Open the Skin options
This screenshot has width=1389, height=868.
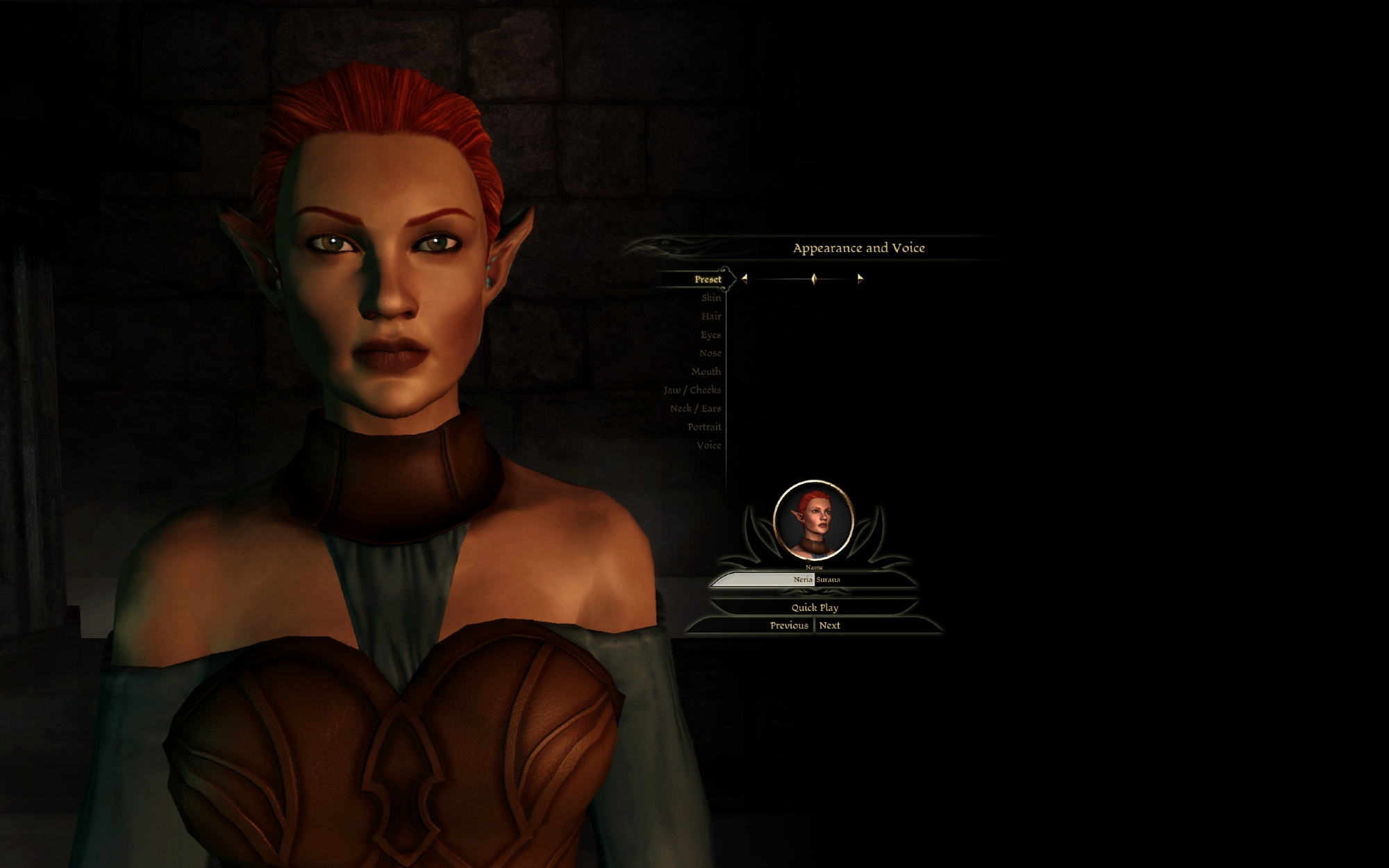click(x=710, y=298)
